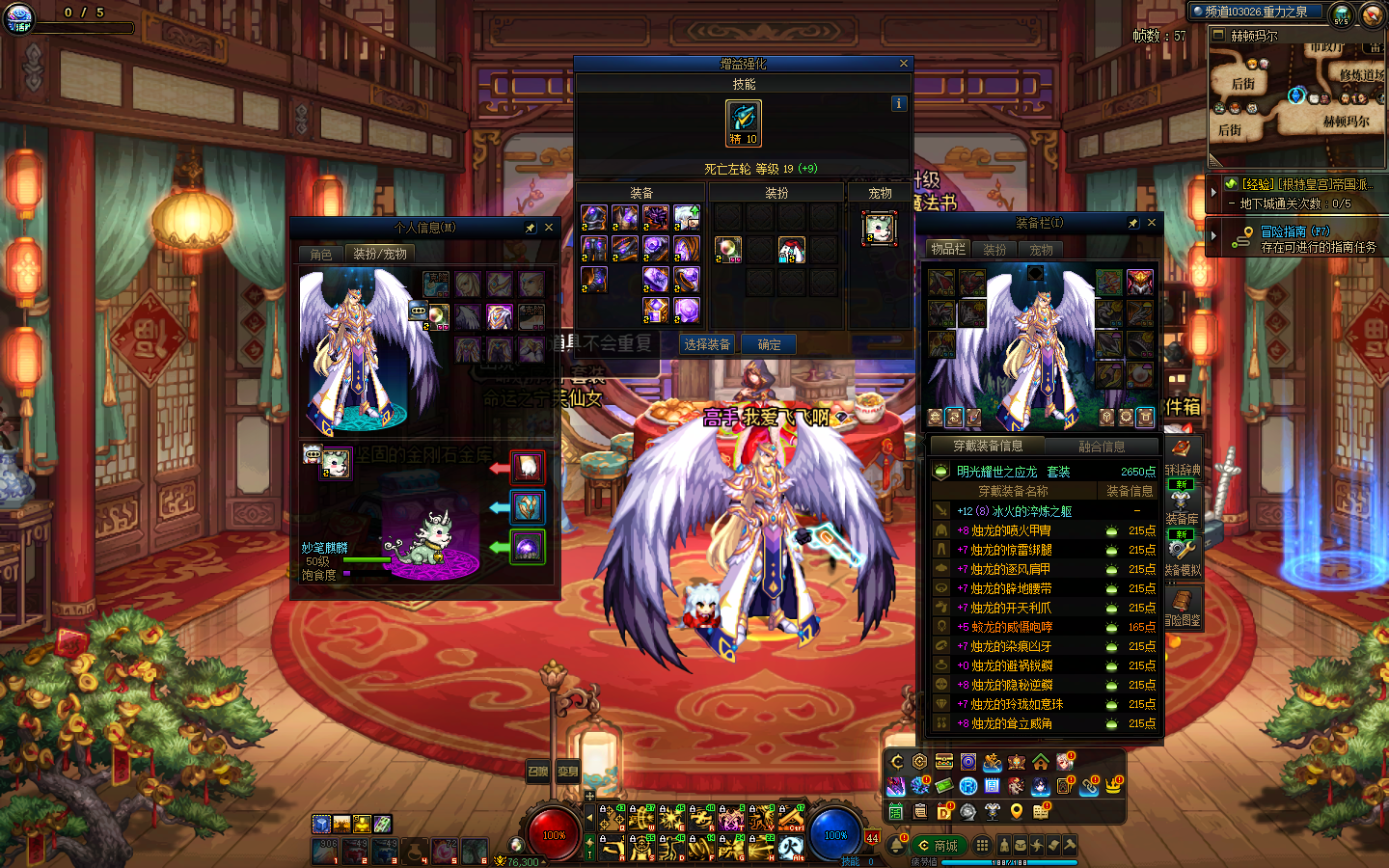Open the 融合信息 tab
Screen dimensions: 1389x868
click(x=1102, y=446)
